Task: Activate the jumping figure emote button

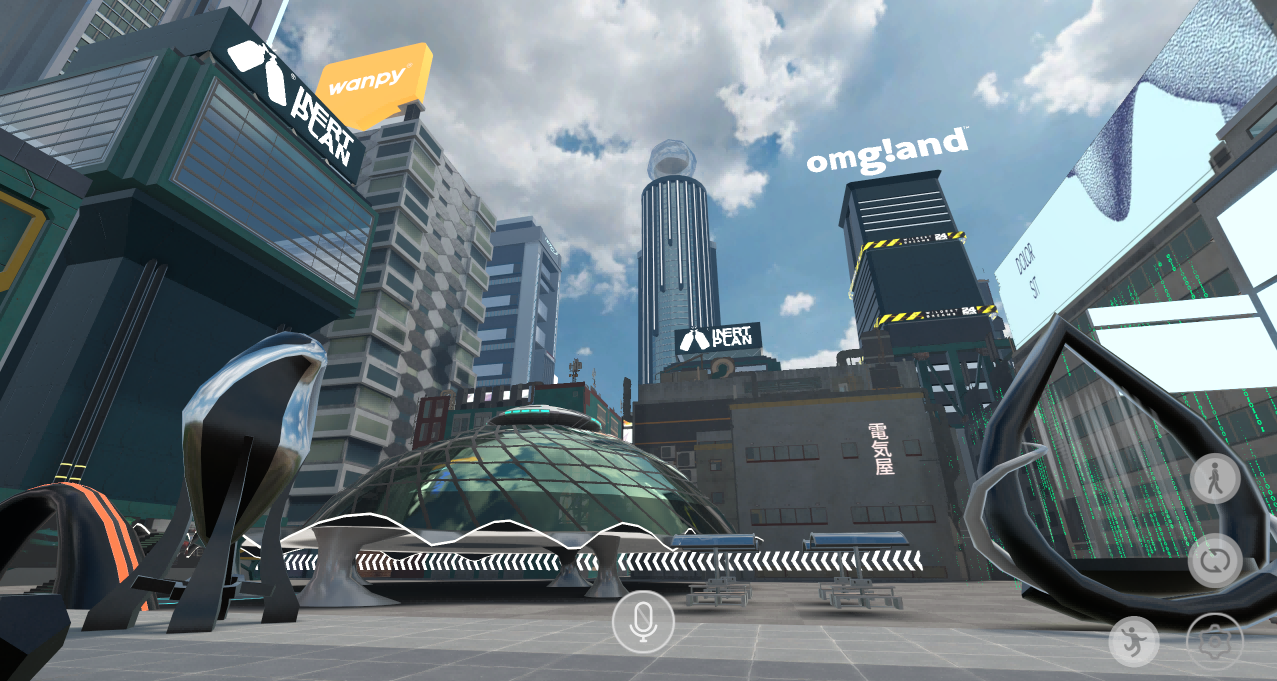Action: coord(1134,641)
